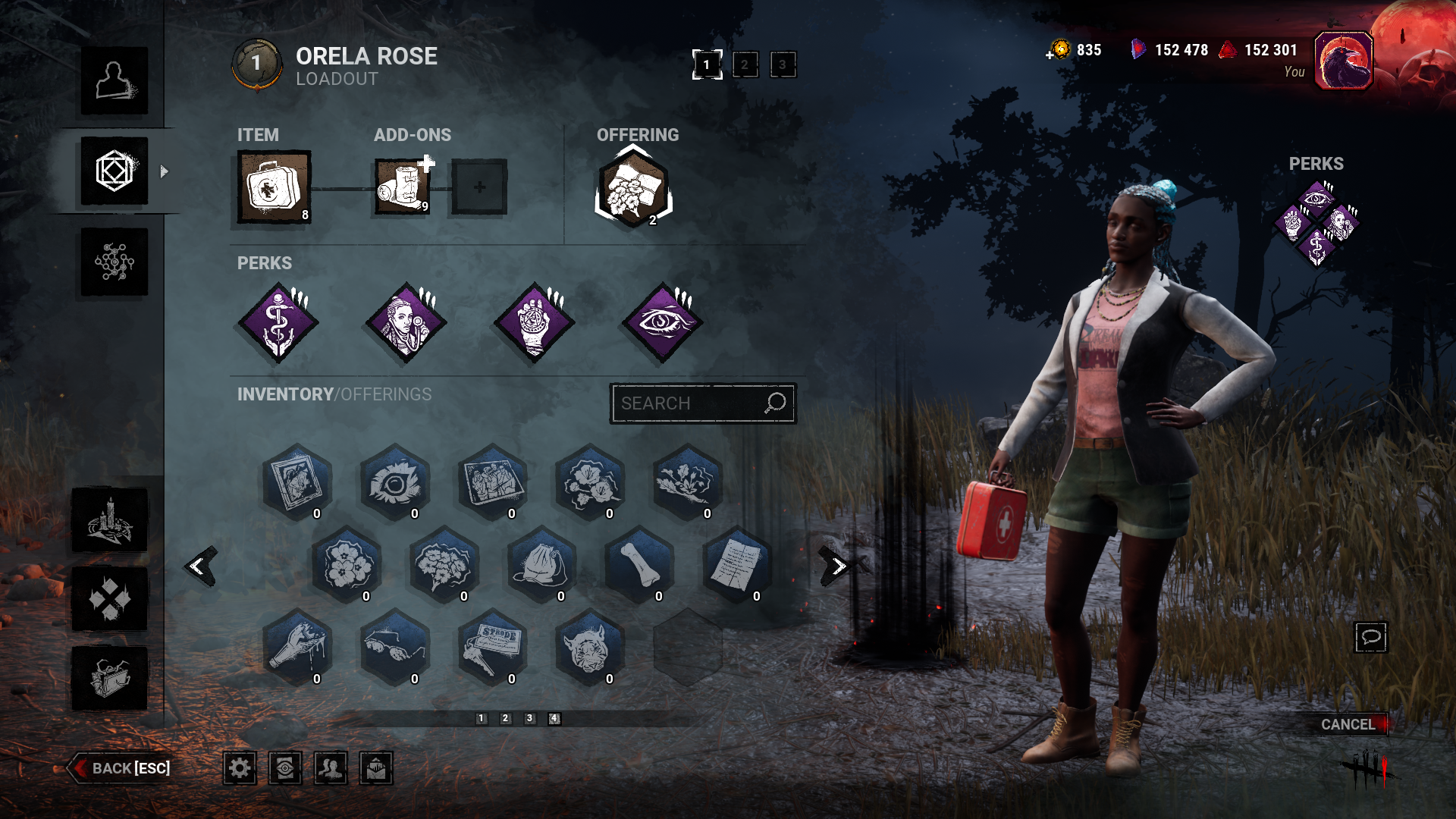Select the bandages add-on slot
Viewport: 1456px width, 819px height.
402,187
